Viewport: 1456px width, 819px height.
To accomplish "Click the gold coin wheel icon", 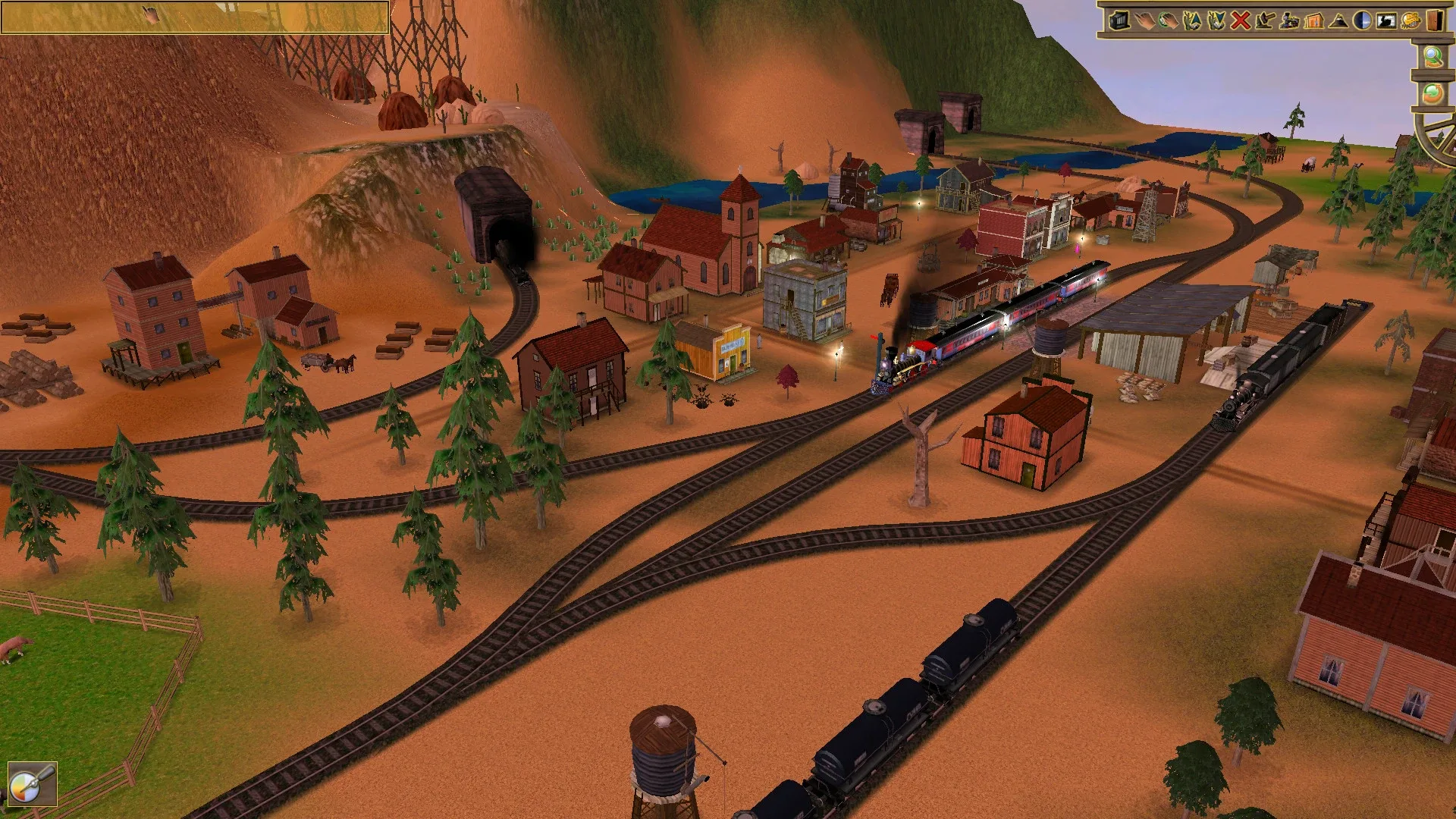I will point(1410,21).
